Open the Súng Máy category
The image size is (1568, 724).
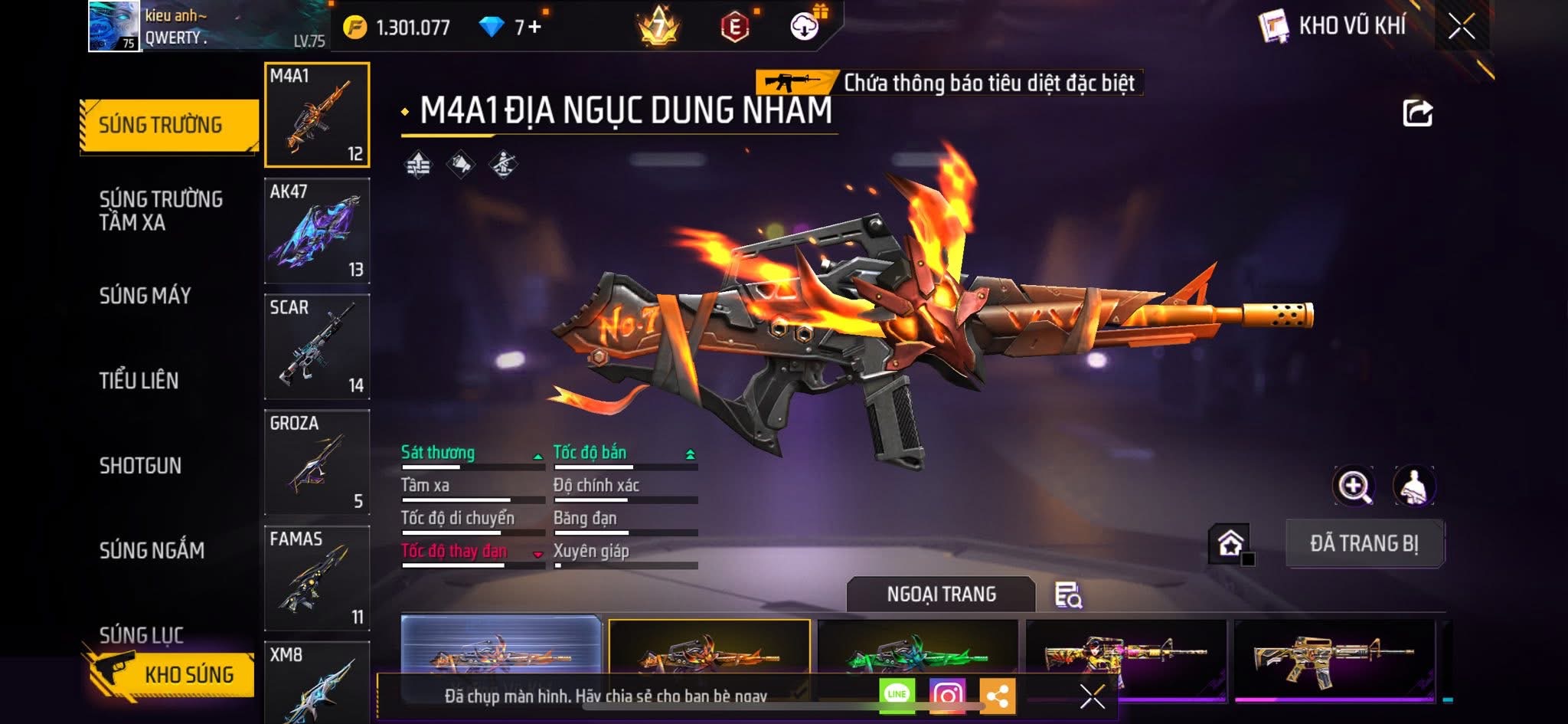145,296
